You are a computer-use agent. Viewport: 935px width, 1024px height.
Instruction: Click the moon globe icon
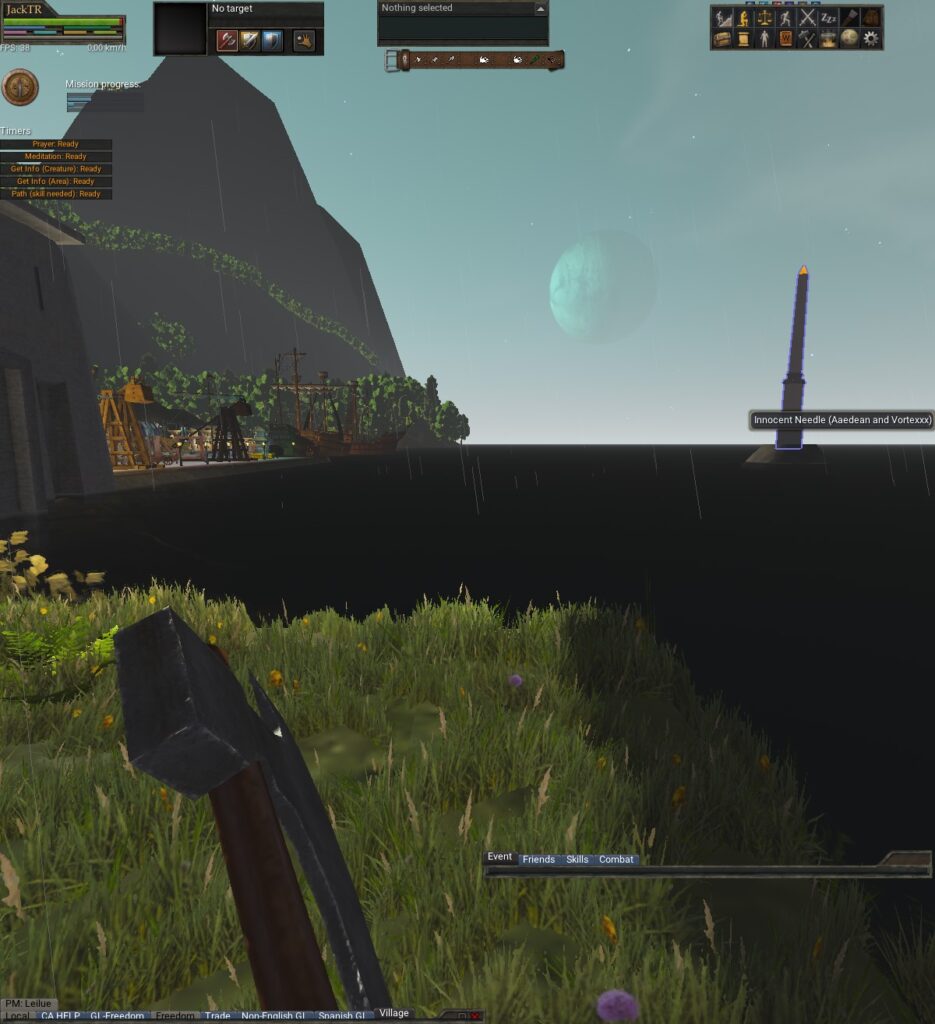click(x=849, y=38)
